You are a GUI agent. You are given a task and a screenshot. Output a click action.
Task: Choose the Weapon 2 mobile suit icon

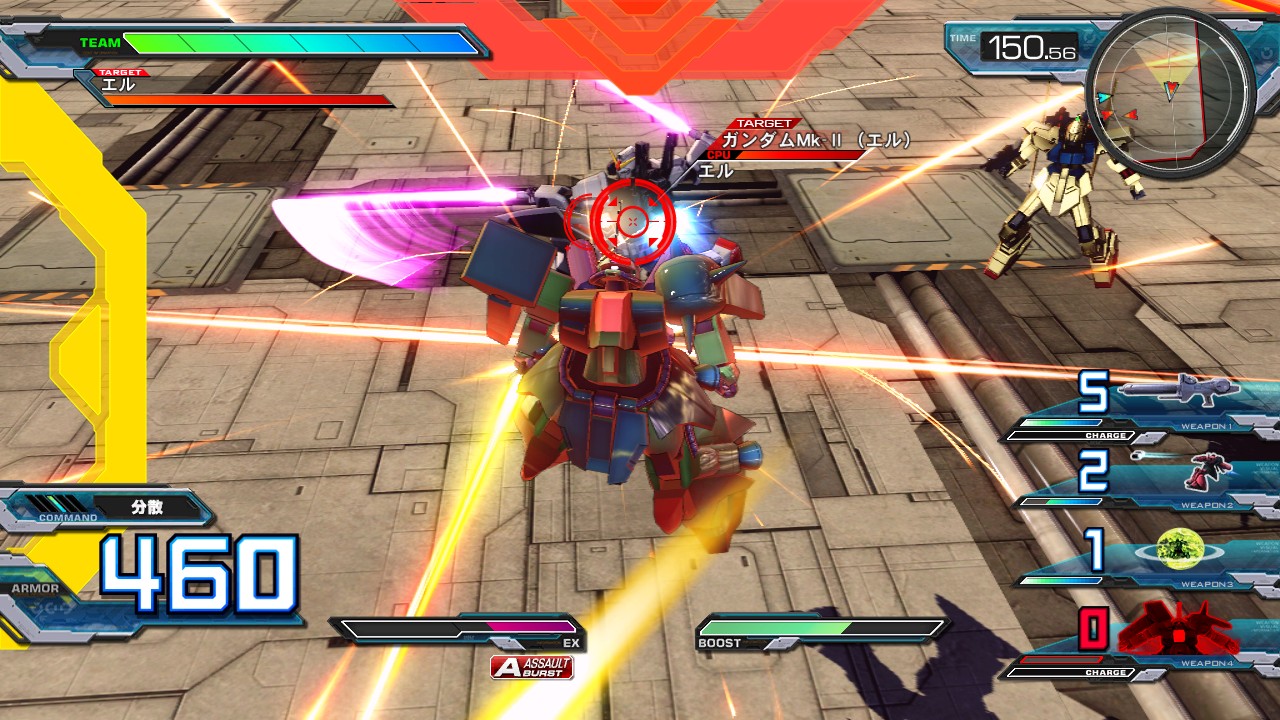pyautogui.click(x=1208, y=470)
